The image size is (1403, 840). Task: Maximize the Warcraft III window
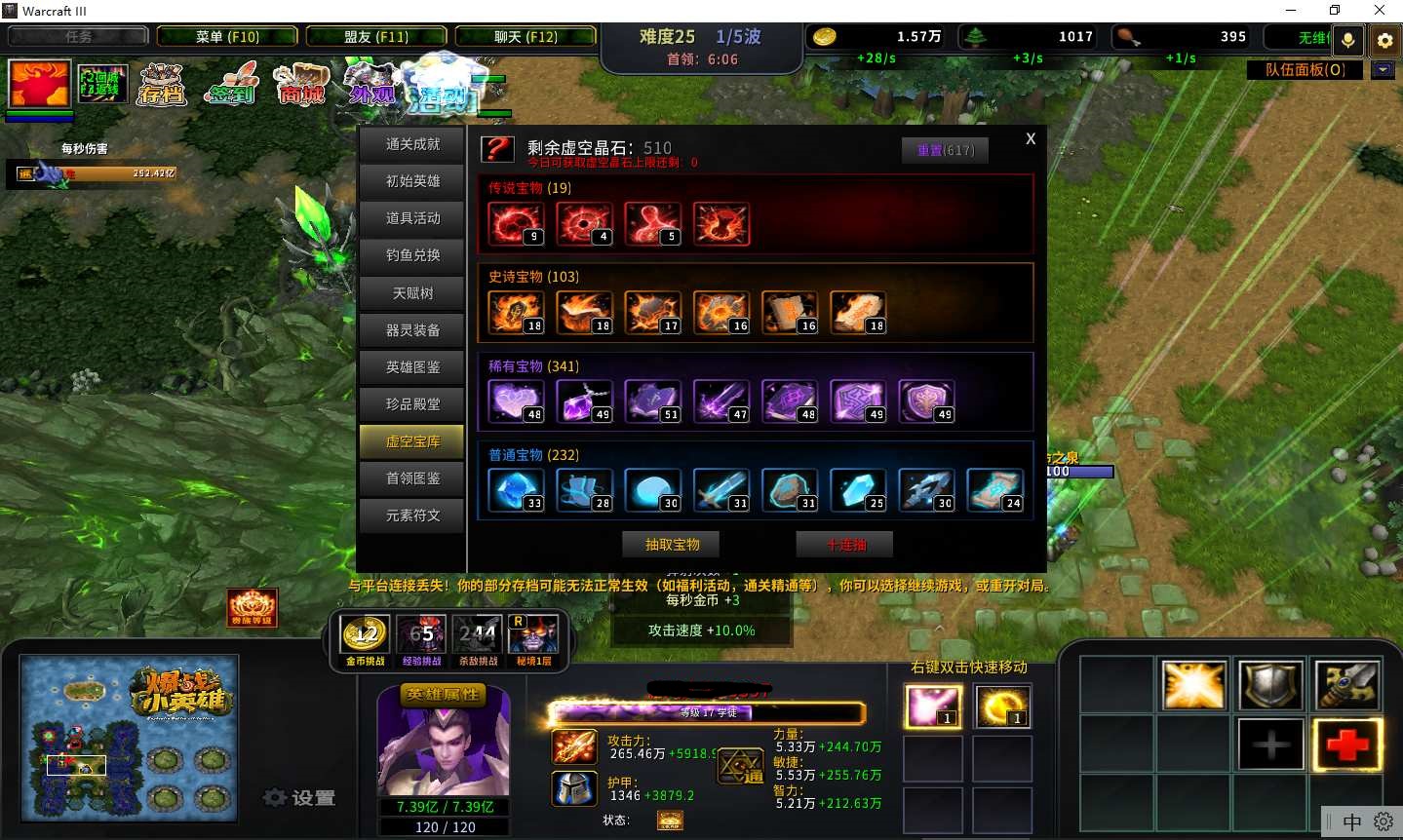click(x=1335, y=11)
